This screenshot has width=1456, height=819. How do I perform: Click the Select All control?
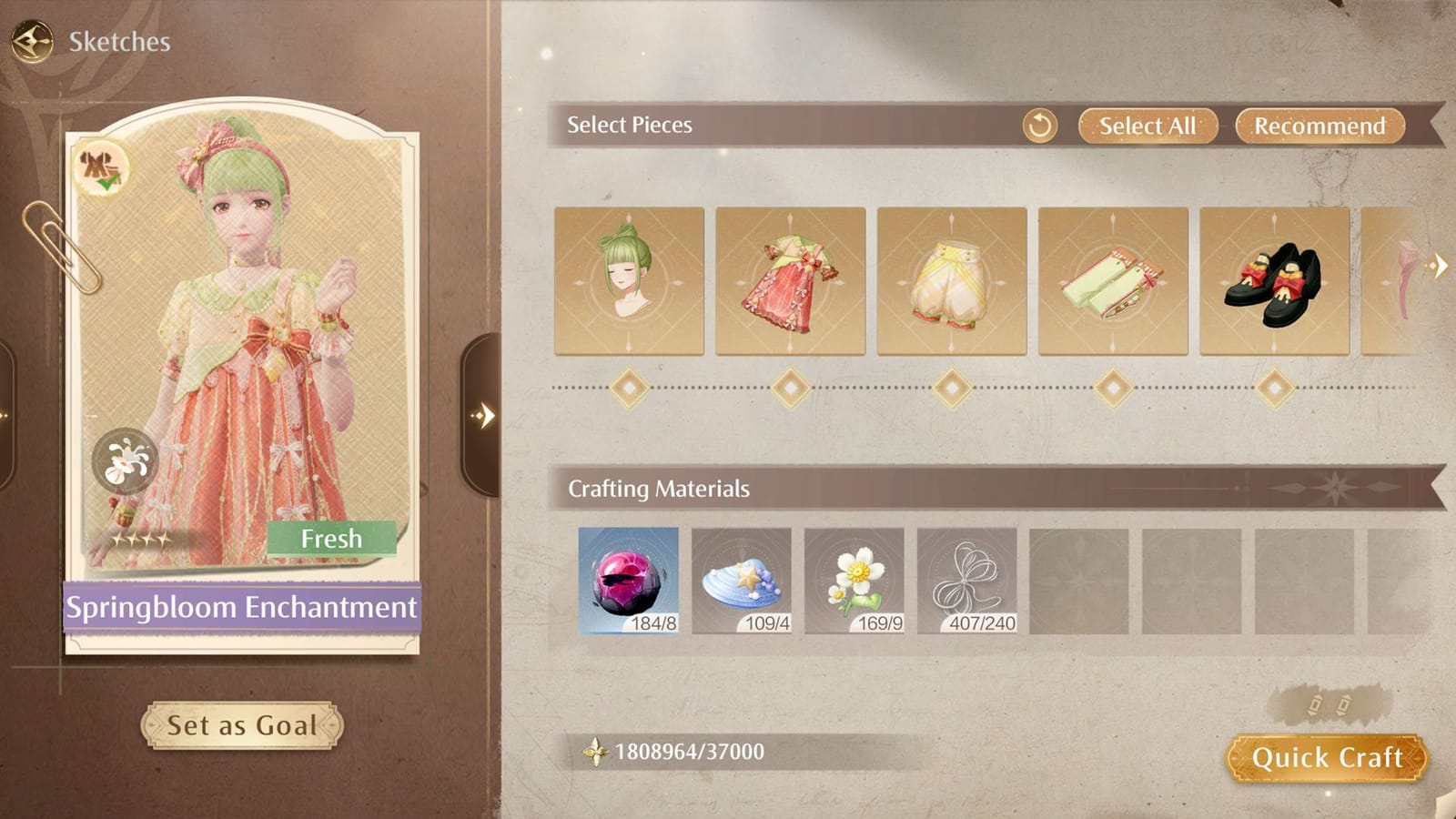coord(1147,126)
